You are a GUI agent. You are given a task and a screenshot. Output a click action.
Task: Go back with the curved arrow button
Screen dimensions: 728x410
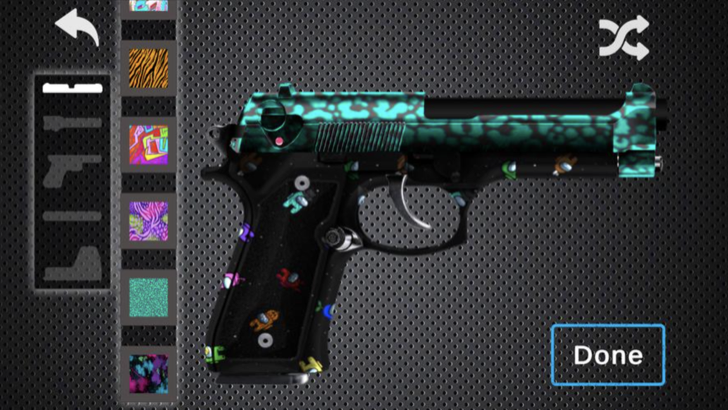pyautogui.click(x=77, y=27)
